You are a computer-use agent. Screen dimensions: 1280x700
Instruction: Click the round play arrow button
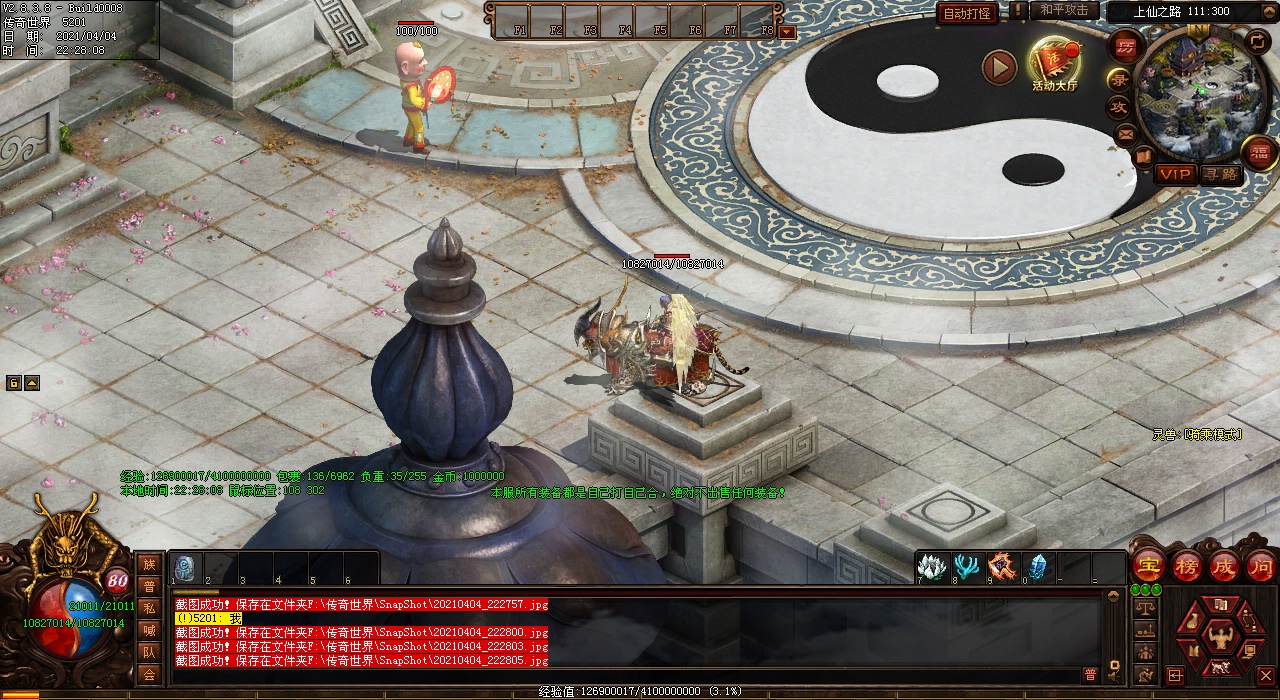click(x=998, y=67)
